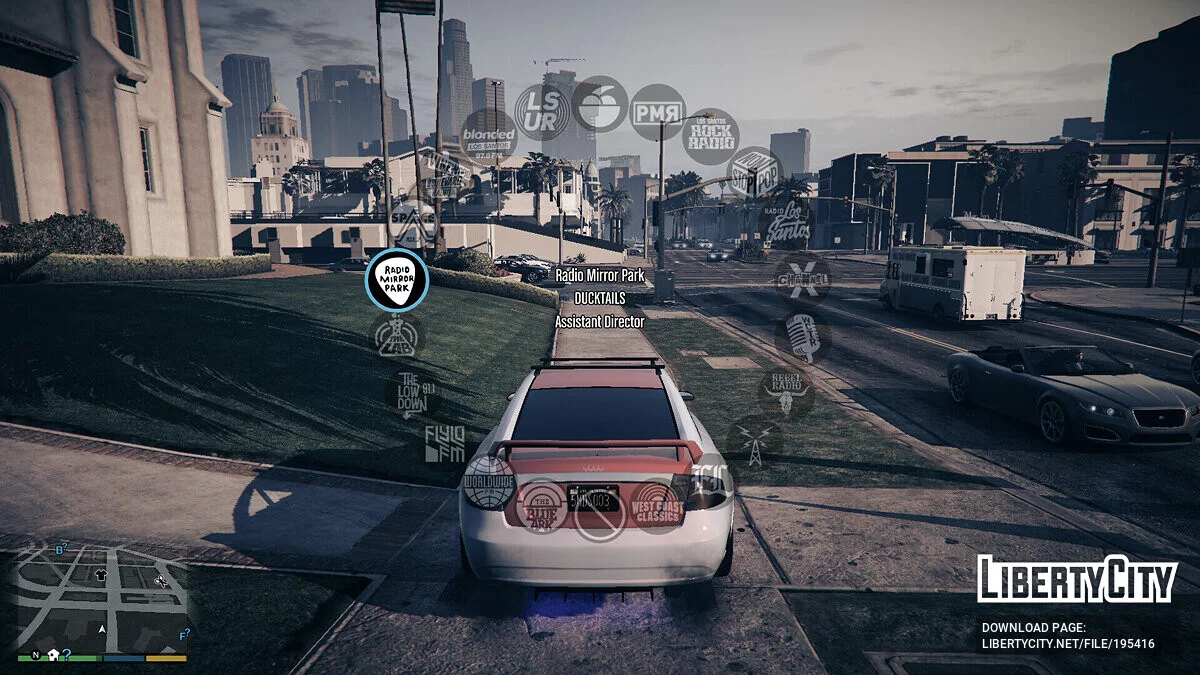Image resolution: width=1200 pixels, height=675 pixels.
Task: Tune to FlyLo FM
Action: 444,443
